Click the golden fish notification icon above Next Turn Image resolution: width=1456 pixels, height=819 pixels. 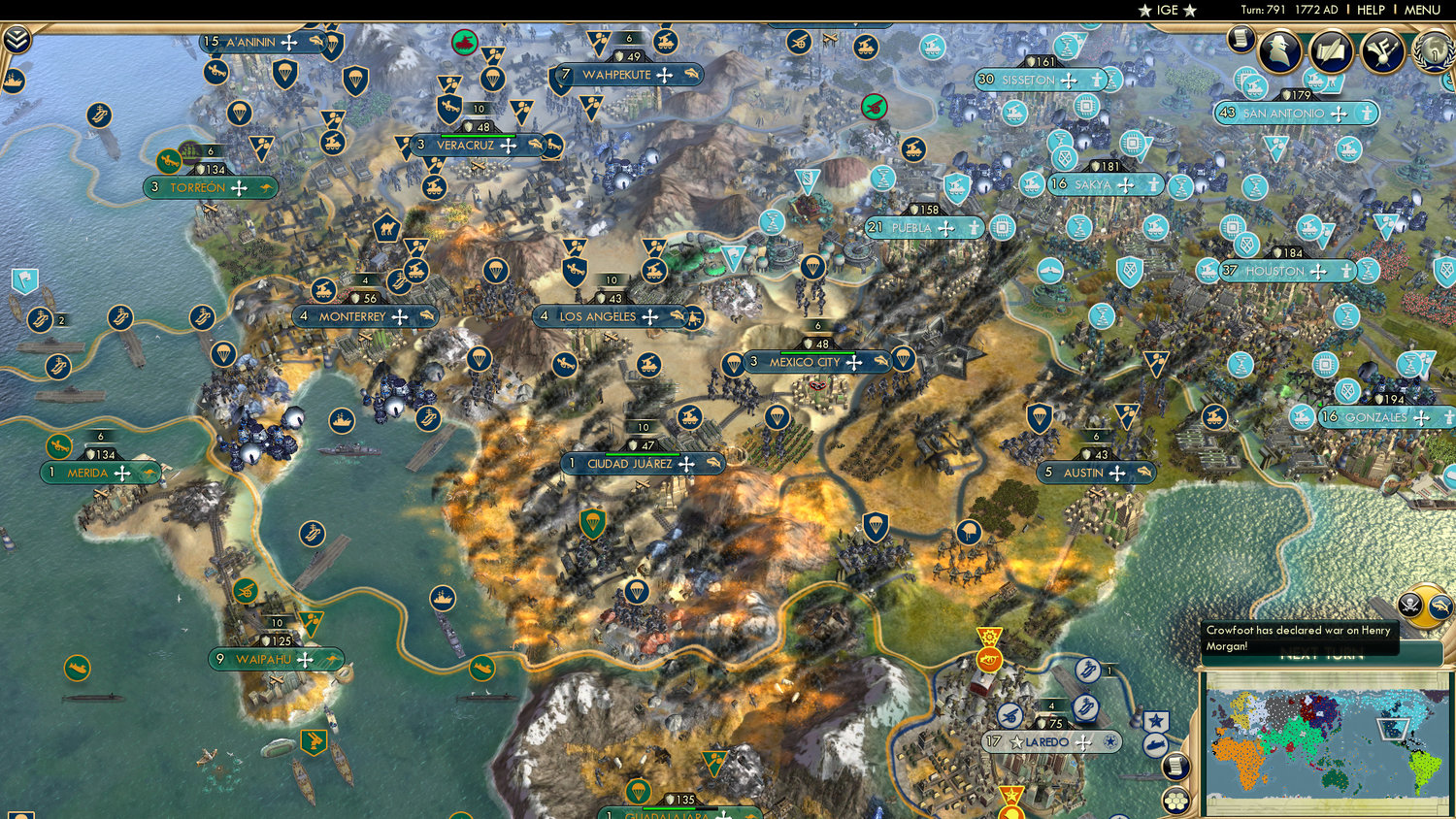(x=1439, y=605)
